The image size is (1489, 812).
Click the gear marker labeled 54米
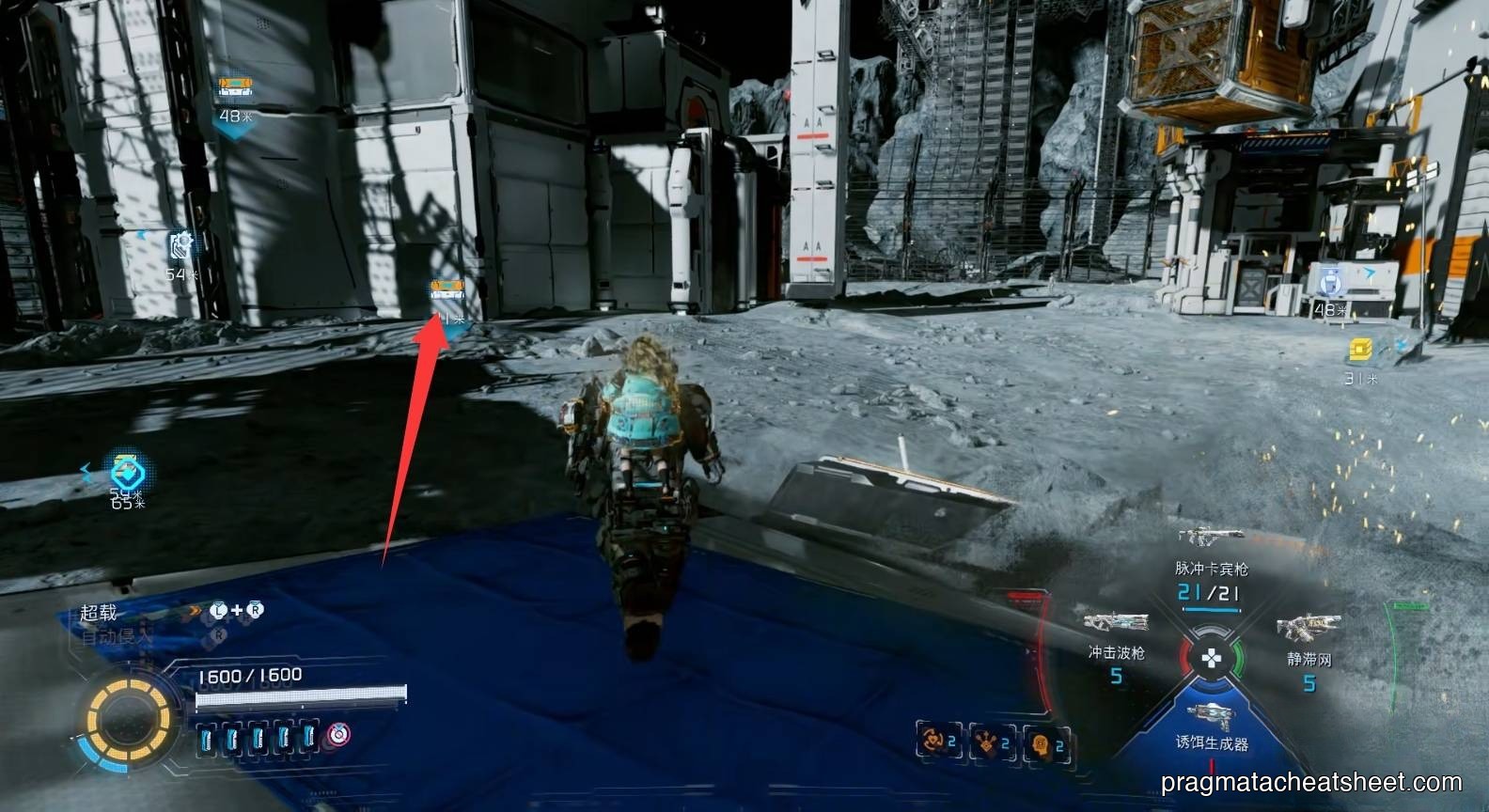tap(180, 246)
